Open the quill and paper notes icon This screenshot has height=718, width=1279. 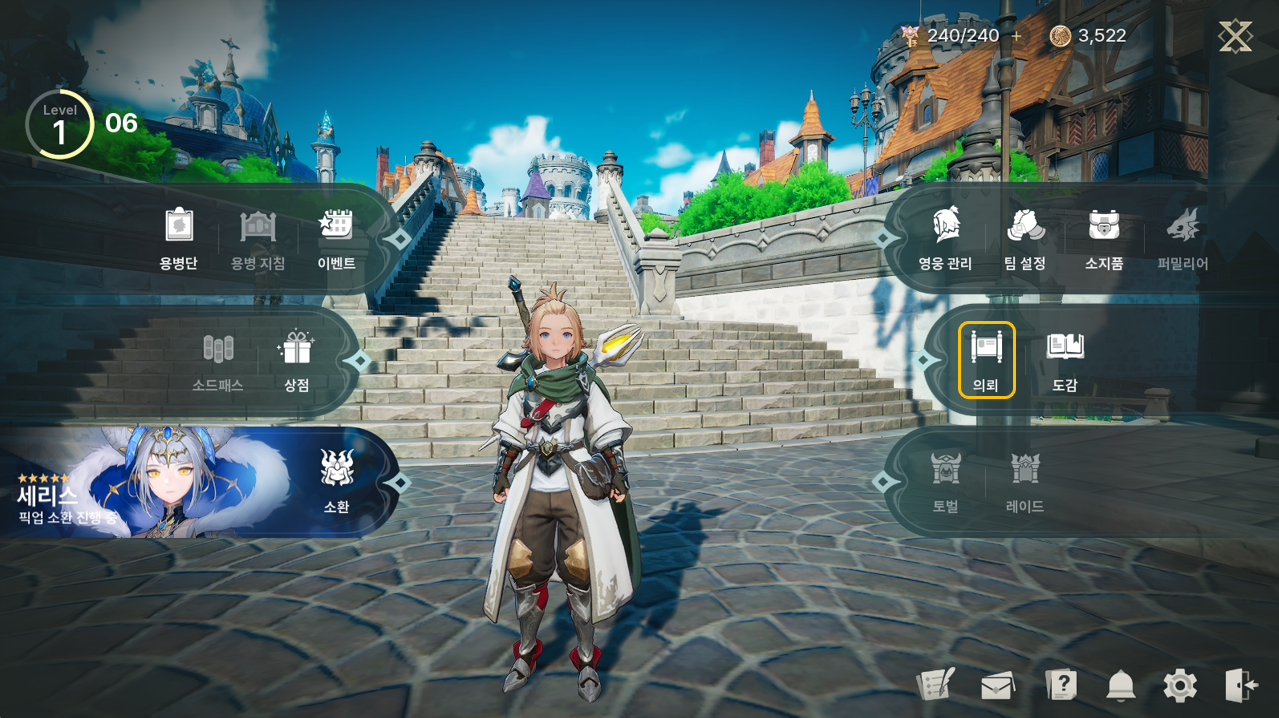point(935,685)
